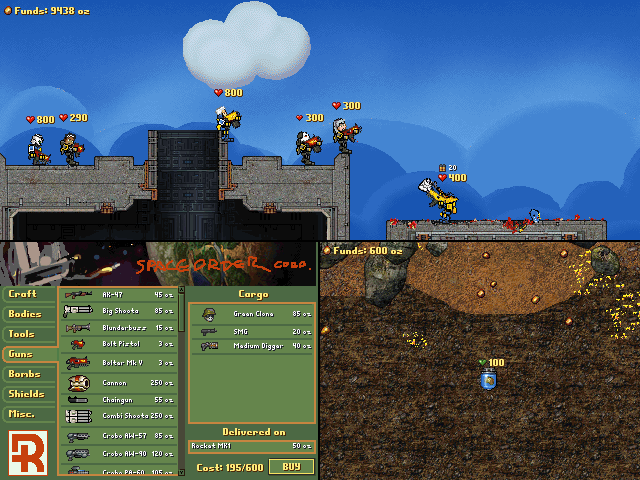Image resolution: width=640 pixels, height=480 pixels.
Task: Select the Cannon for 250 oz
Action: (120, 382)
